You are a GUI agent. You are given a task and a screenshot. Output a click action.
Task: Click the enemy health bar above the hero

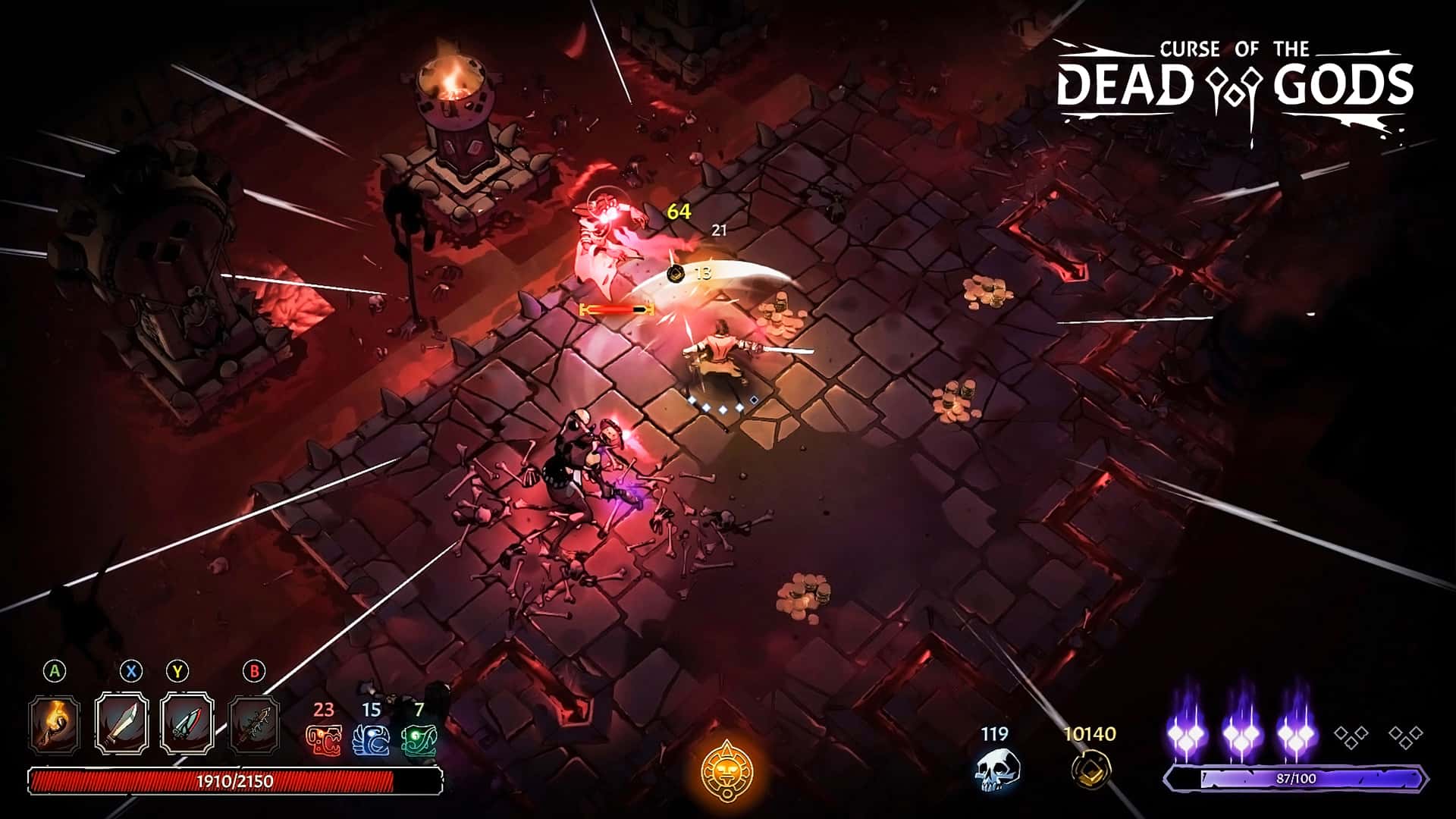(615, 309)
